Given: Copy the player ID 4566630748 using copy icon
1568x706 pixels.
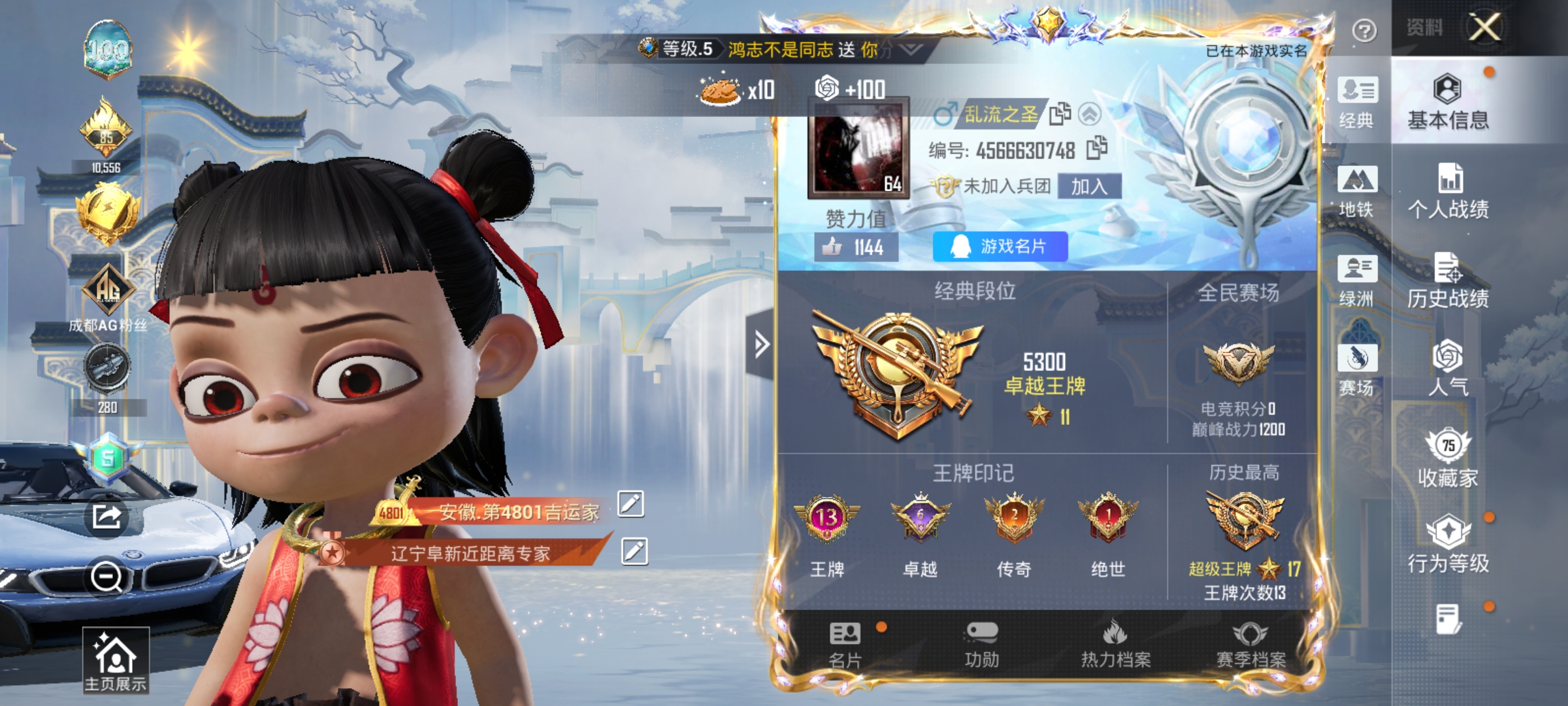Looking at the screenshot, I should point(1097,148).
